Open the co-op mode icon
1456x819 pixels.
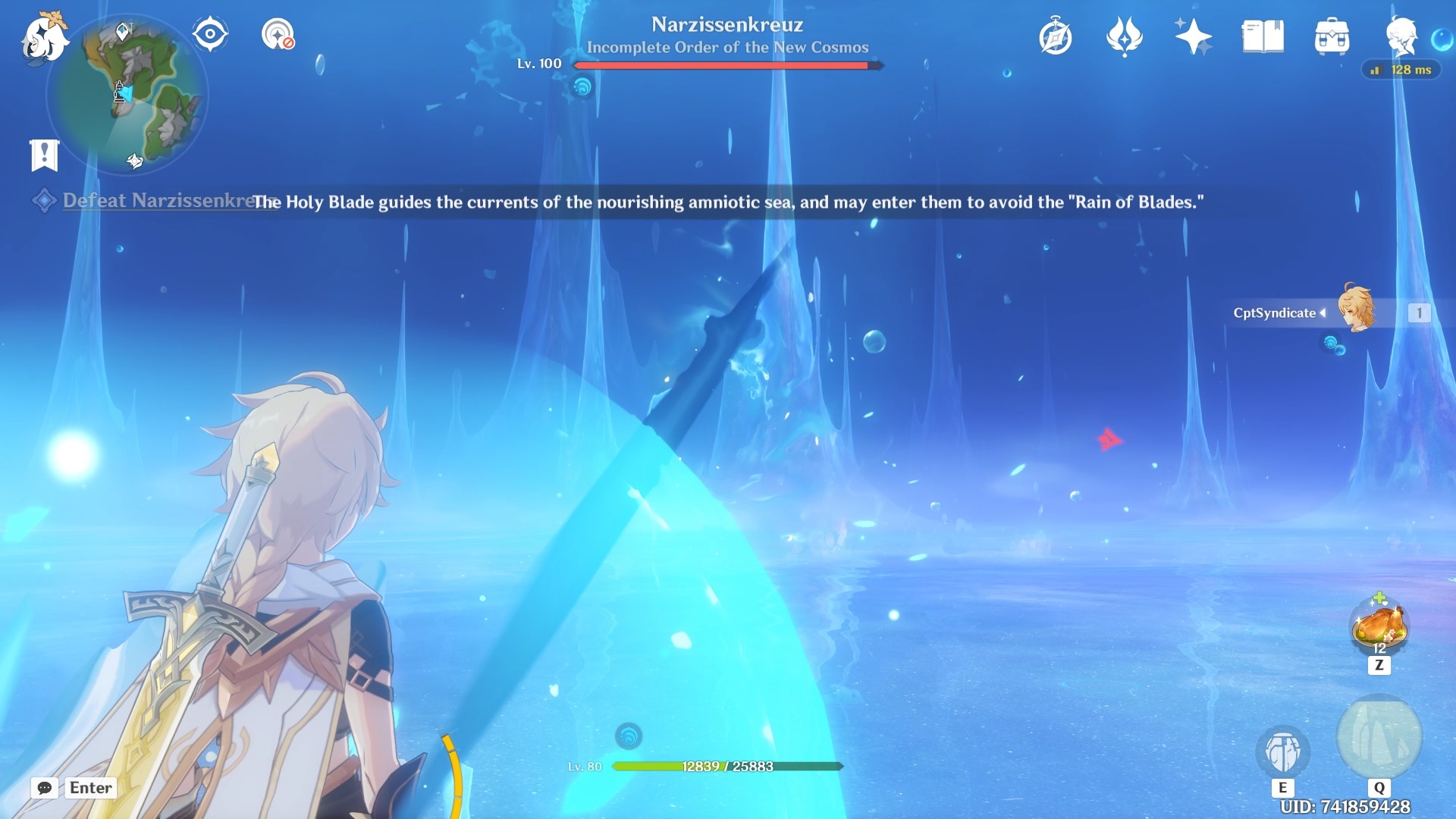(278, 34)
